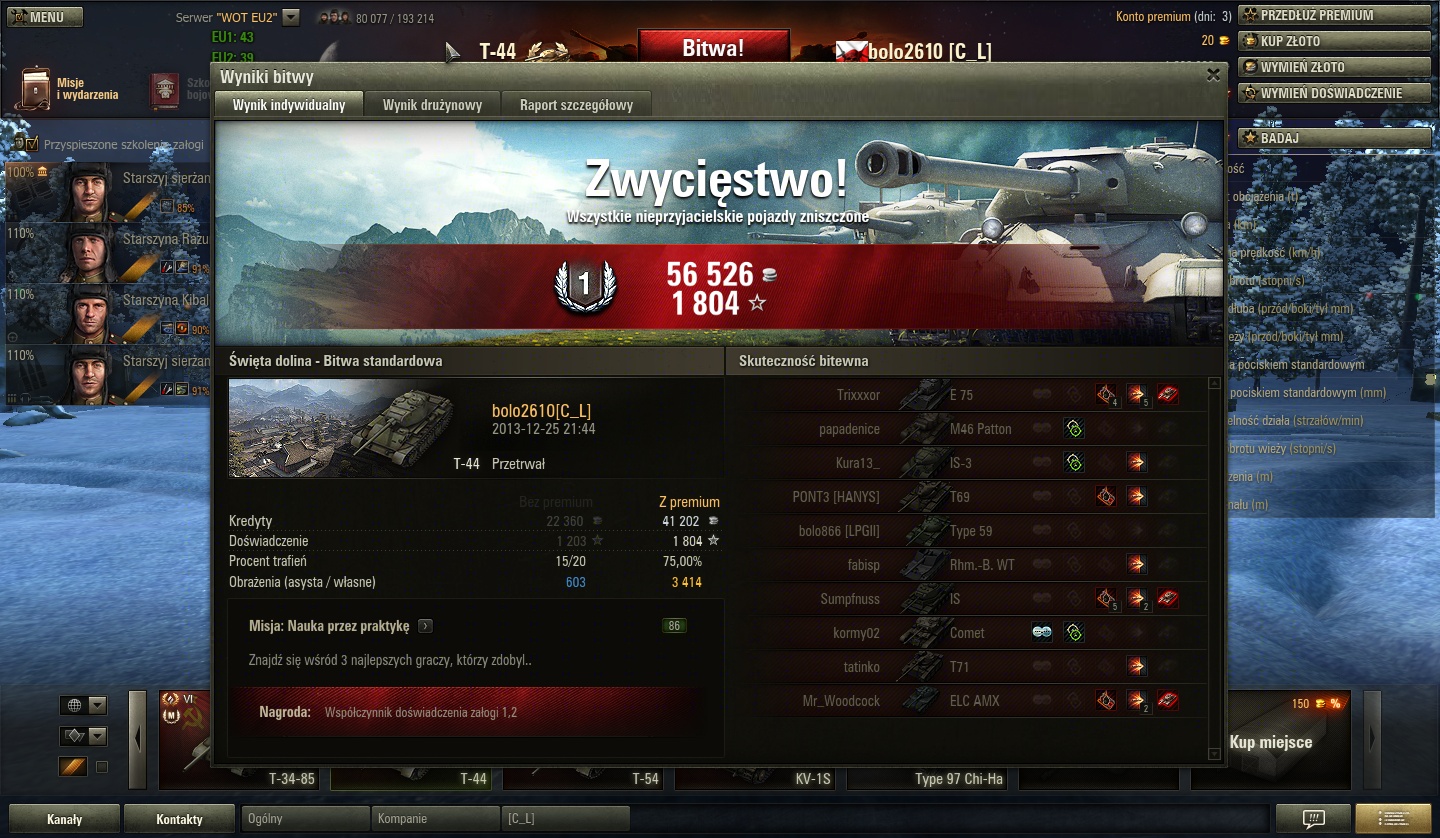Buy gold with Kup Złoto
This screenshot has height=838, width=1440.
[1334, 41]
